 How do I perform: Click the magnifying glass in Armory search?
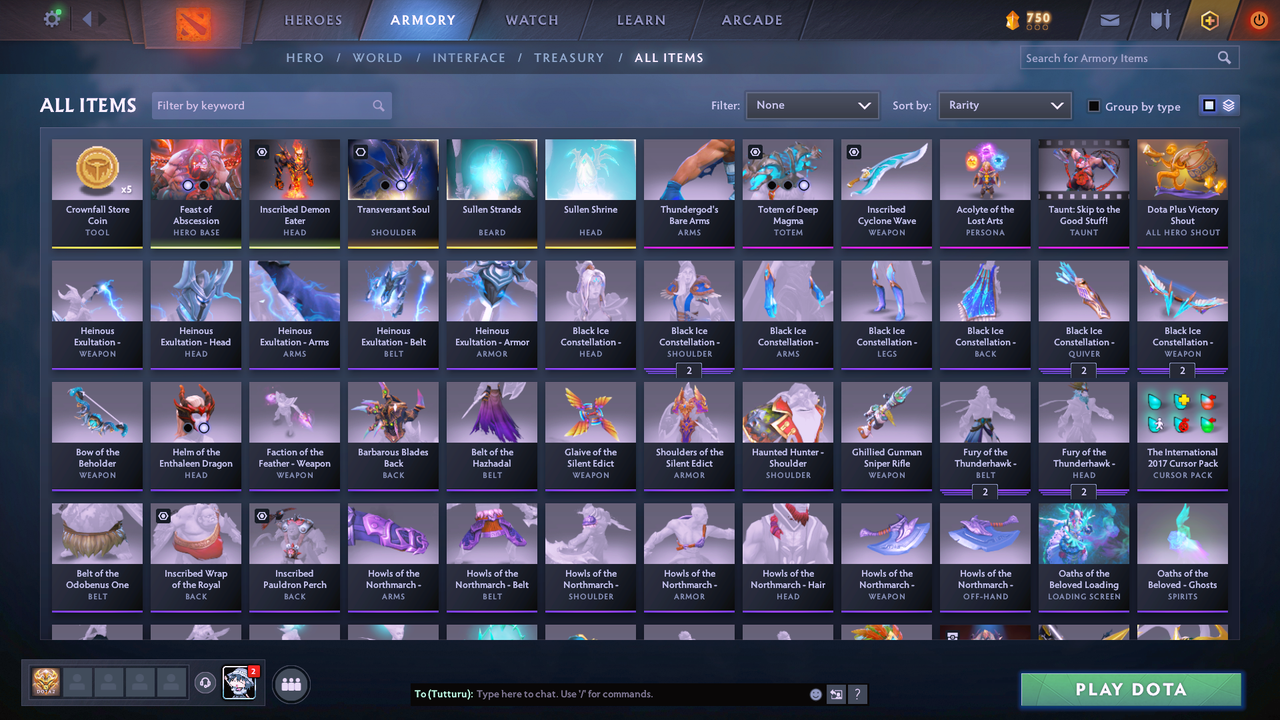pyautogui.click(x=1223, y=57)
